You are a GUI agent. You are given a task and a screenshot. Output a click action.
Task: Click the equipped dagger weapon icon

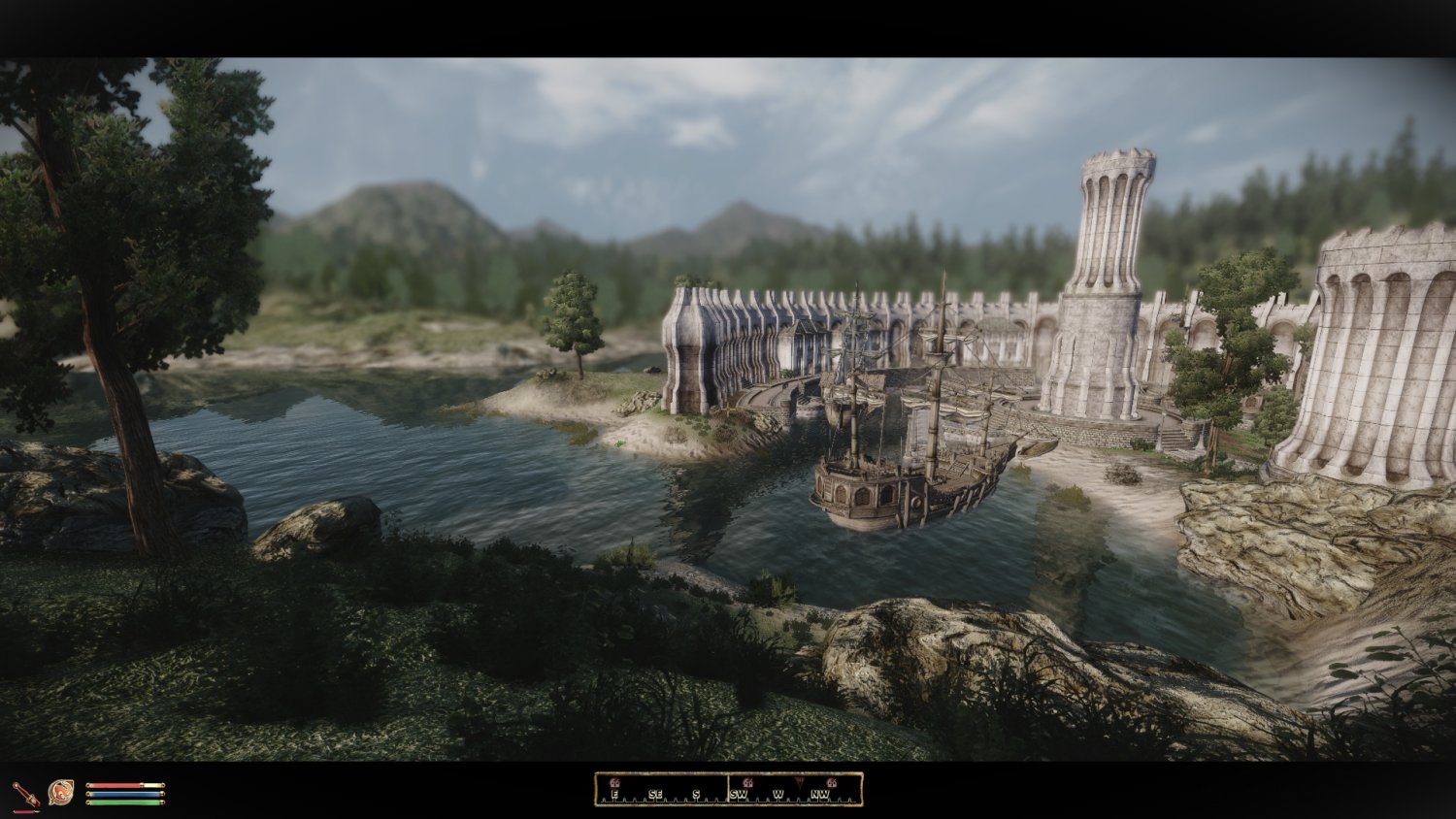tap(26, 795)
